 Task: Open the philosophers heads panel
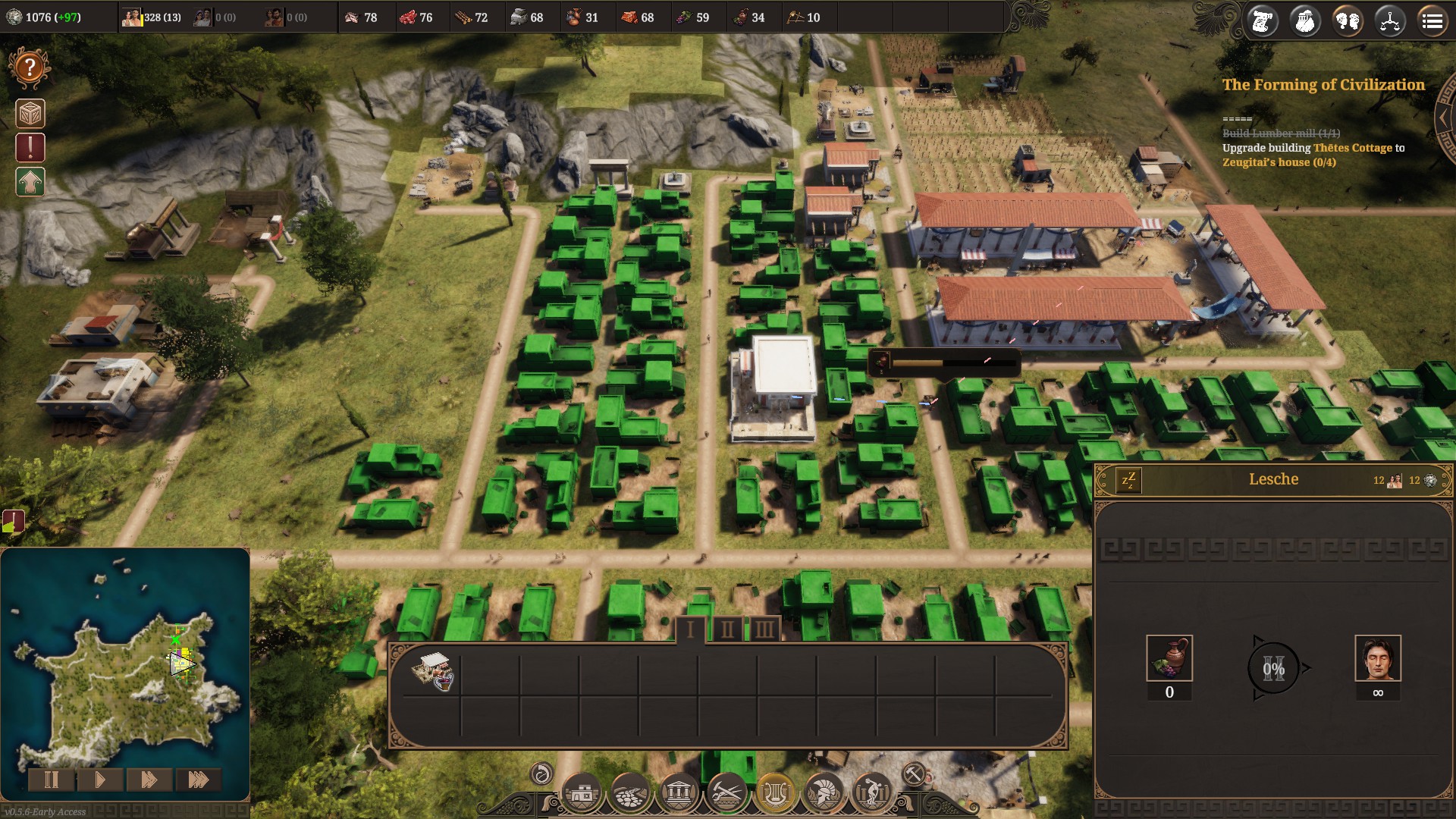point(1348,21)
